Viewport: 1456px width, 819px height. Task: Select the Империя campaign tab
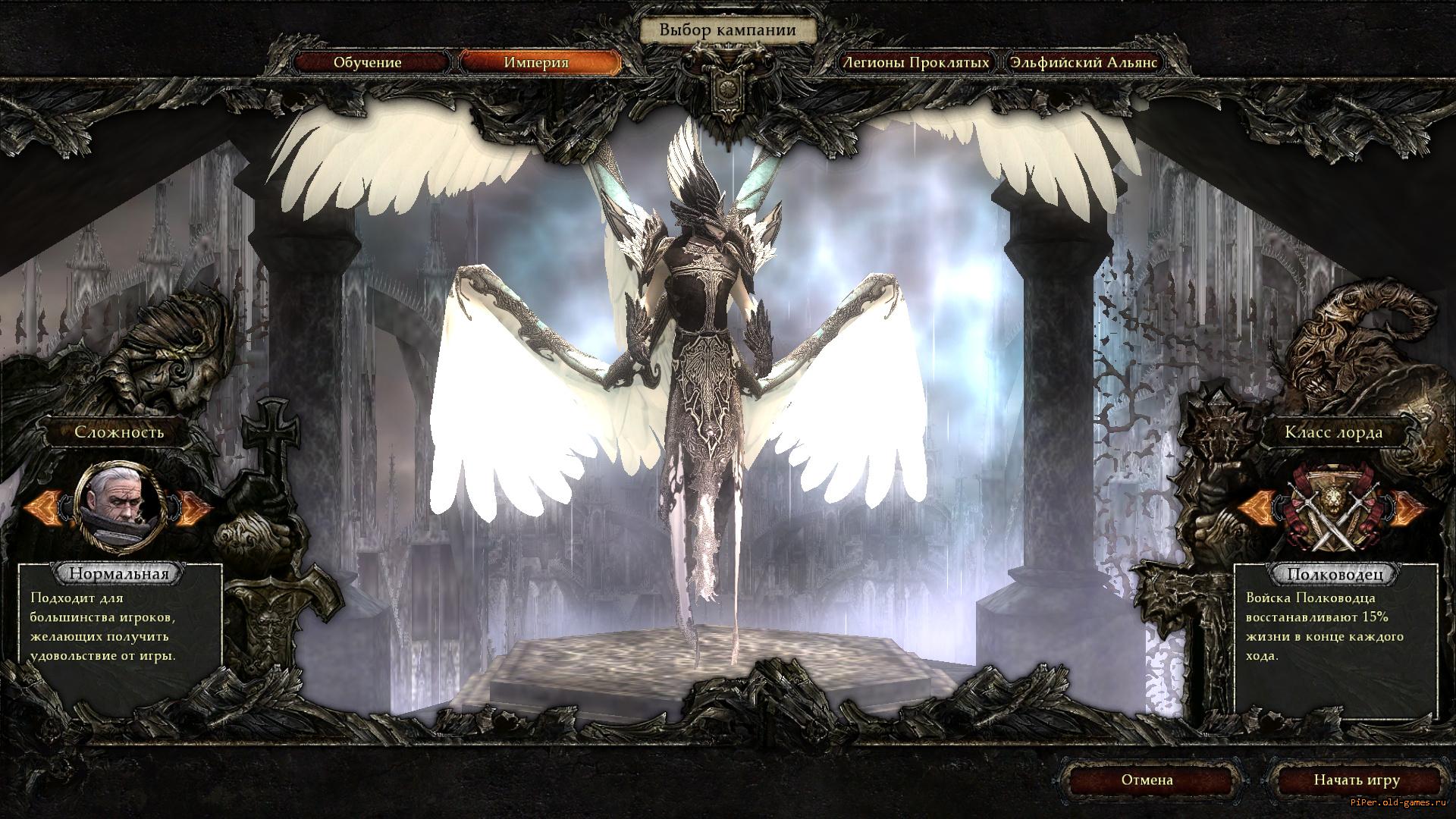(536, 62)
